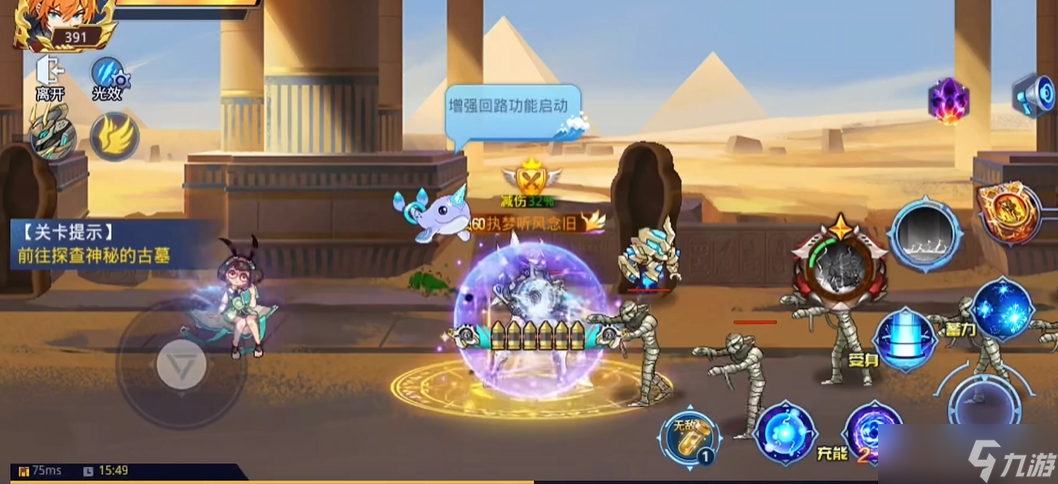Use the blue orb skill beside 无敌
Viewport: 1058px width, 484px height.
pyautogui.click(x=785, y=432)
